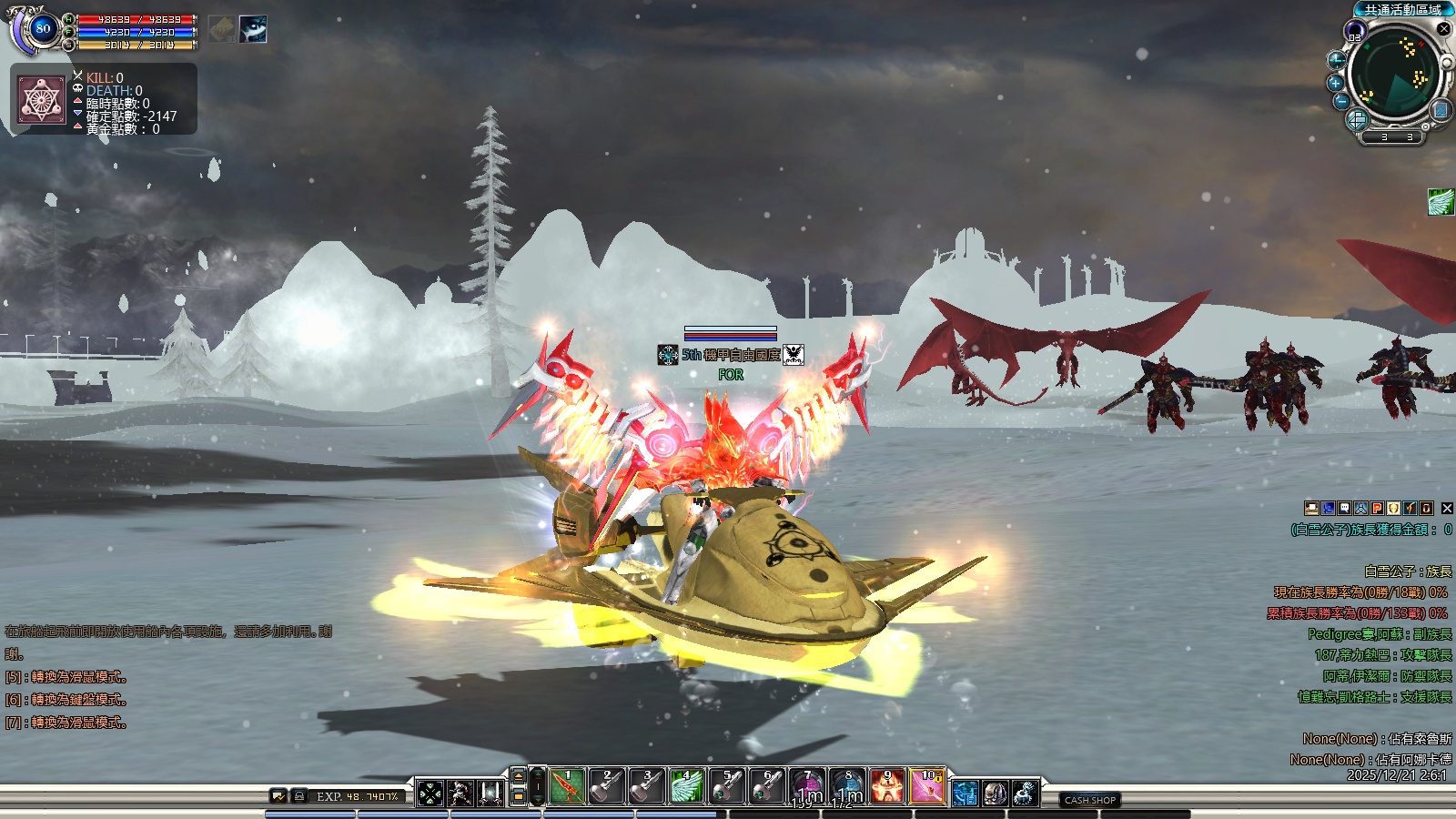This screenshot has height=819, width=1456.
Task: Activate the red sword skill in slot 1
Action: 567,786
